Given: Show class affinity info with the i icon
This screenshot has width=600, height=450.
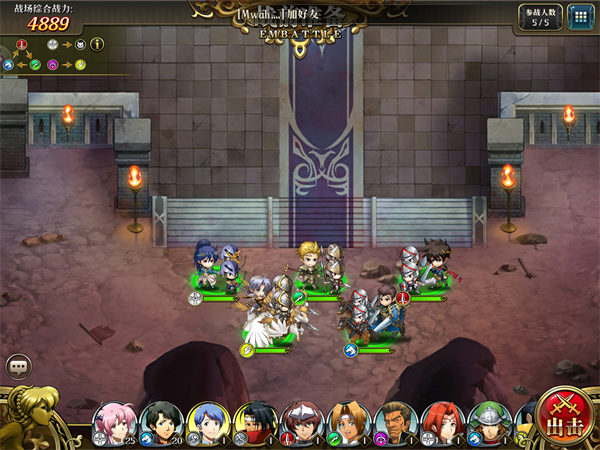Looking at the screenshot, I should (x=97, y=44).
